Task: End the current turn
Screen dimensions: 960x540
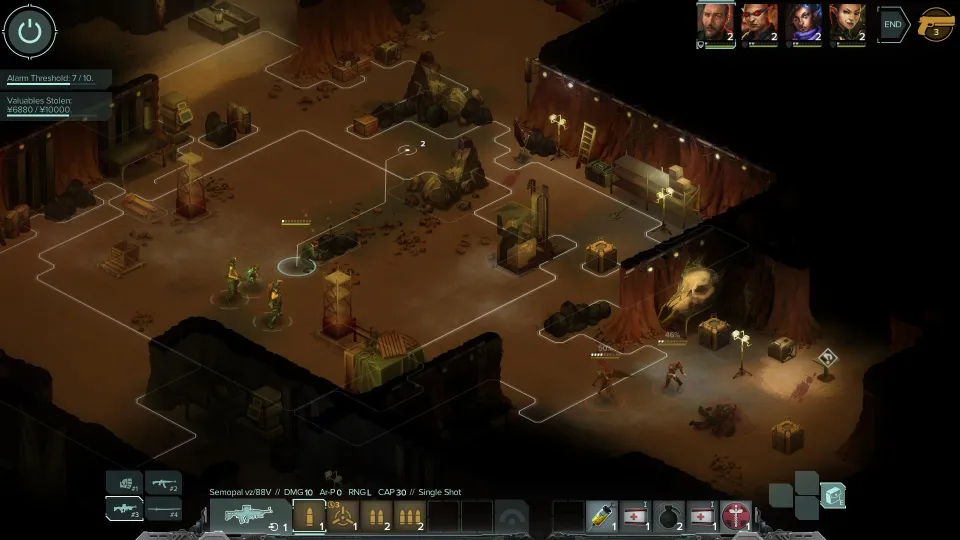Action: coord(892,24)
